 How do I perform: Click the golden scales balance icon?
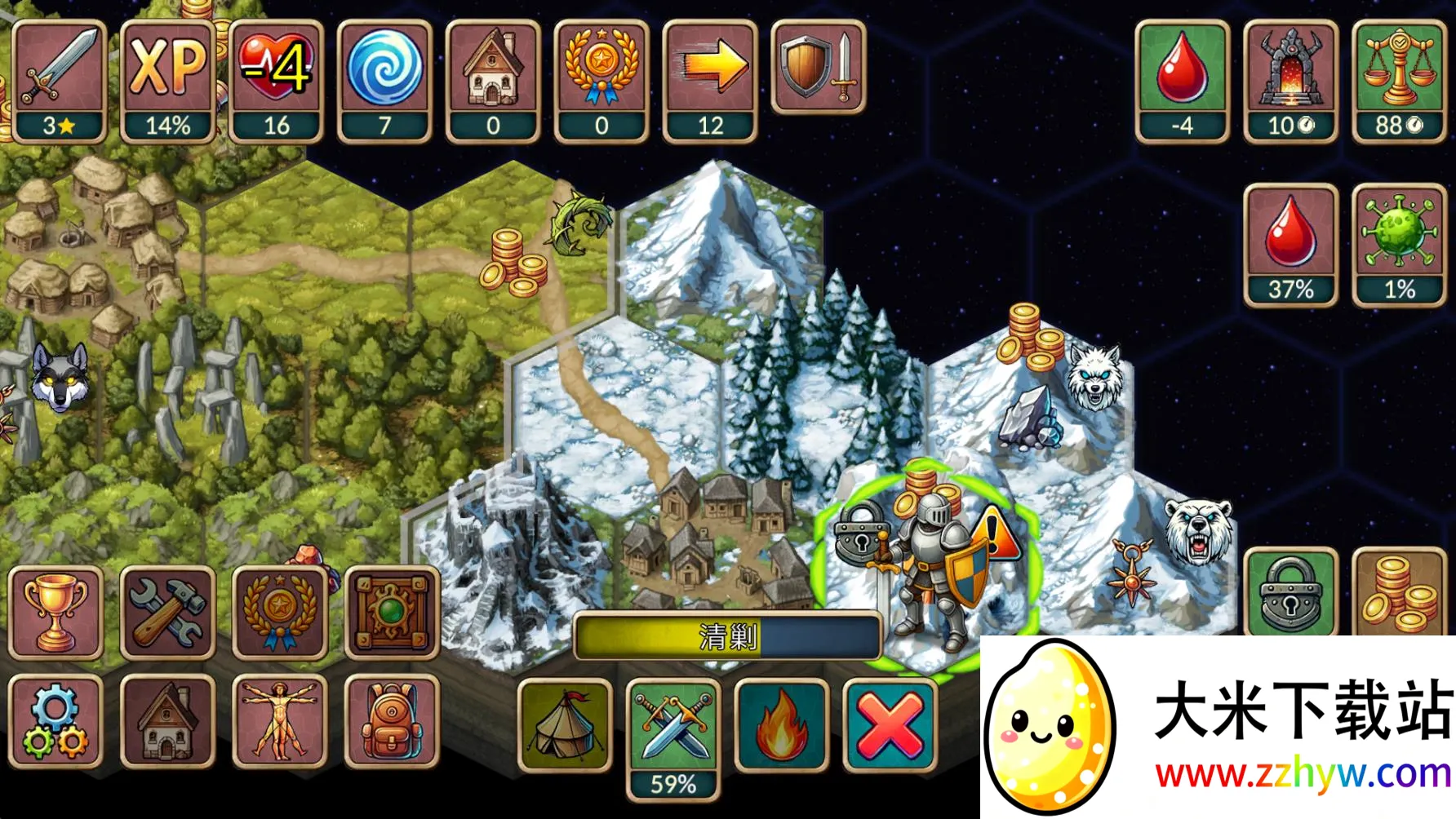[x=1399, y=82]
